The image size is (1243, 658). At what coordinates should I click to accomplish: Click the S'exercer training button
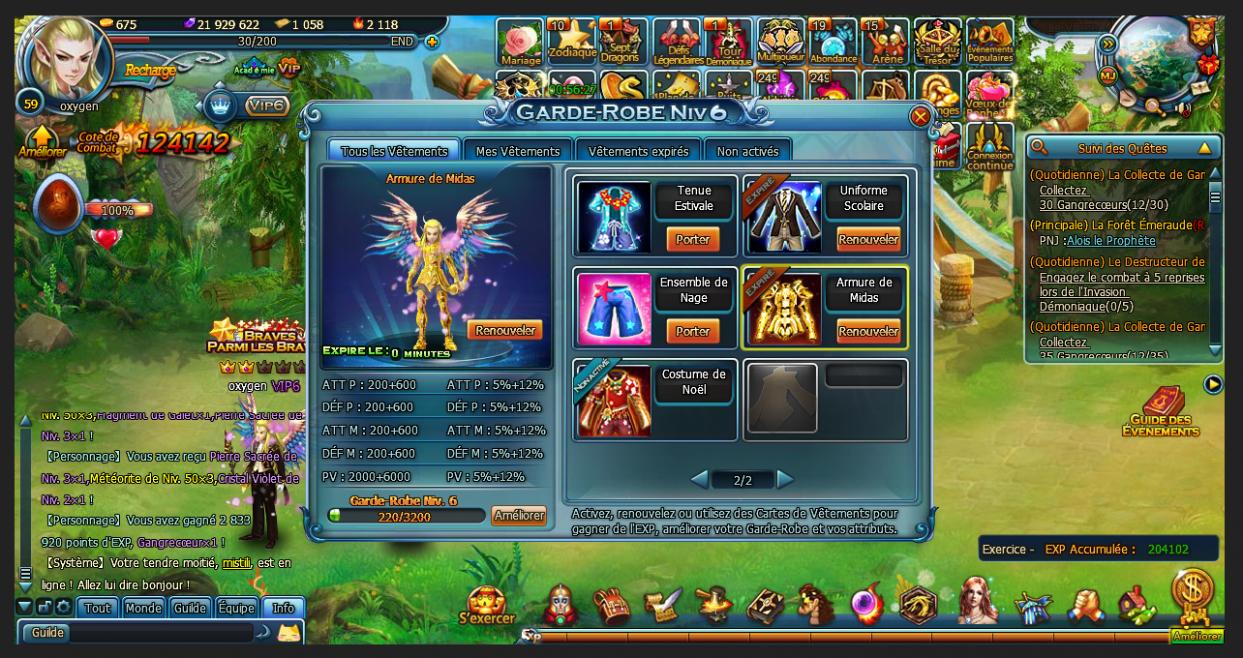click(486, 606)
